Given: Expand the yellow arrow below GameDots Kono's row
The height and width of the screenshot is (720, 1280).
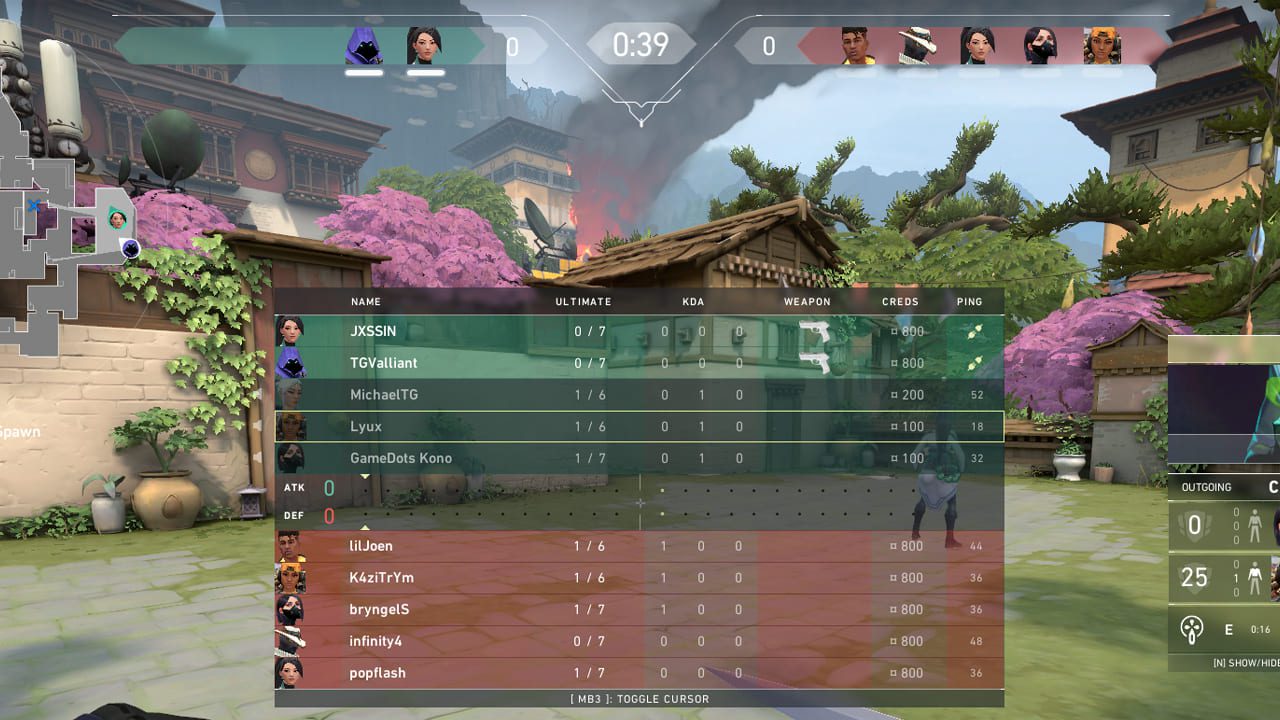Looking at the screenshot, I should point(366,474).
